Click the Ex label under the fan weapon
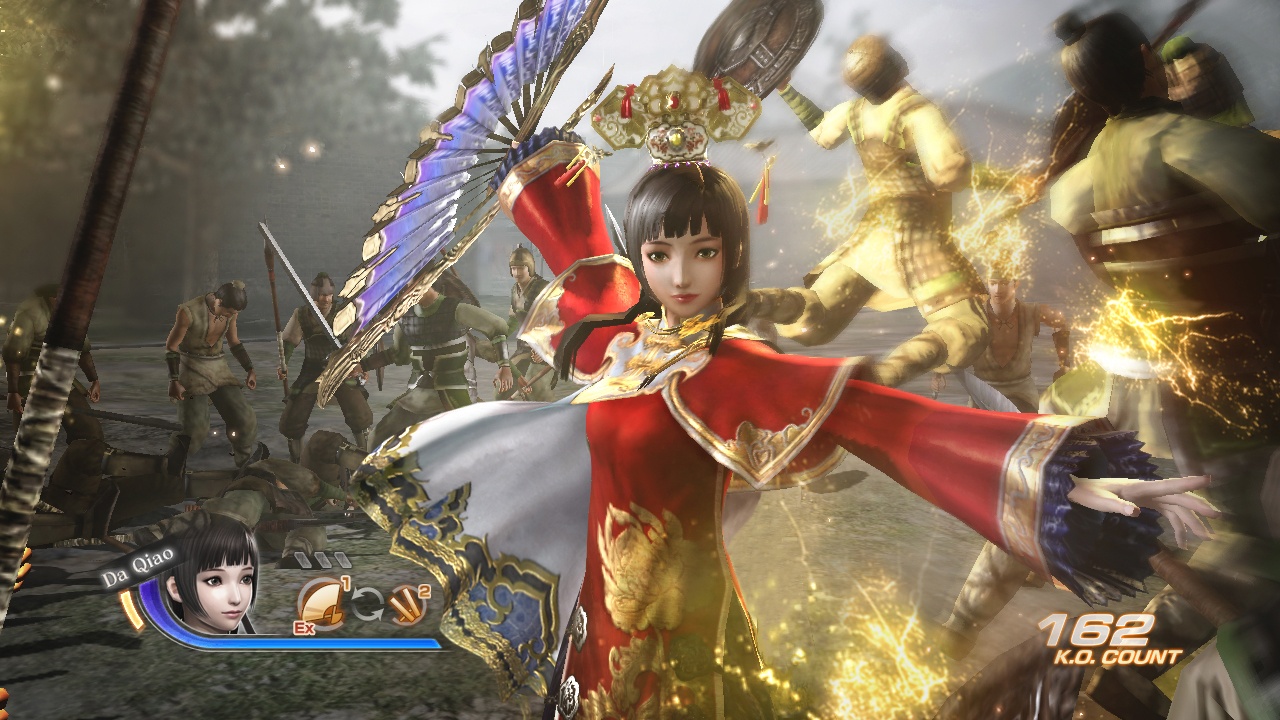This screenshot has height=720, width=1280. pyautogui.click(x=303, y=627)
